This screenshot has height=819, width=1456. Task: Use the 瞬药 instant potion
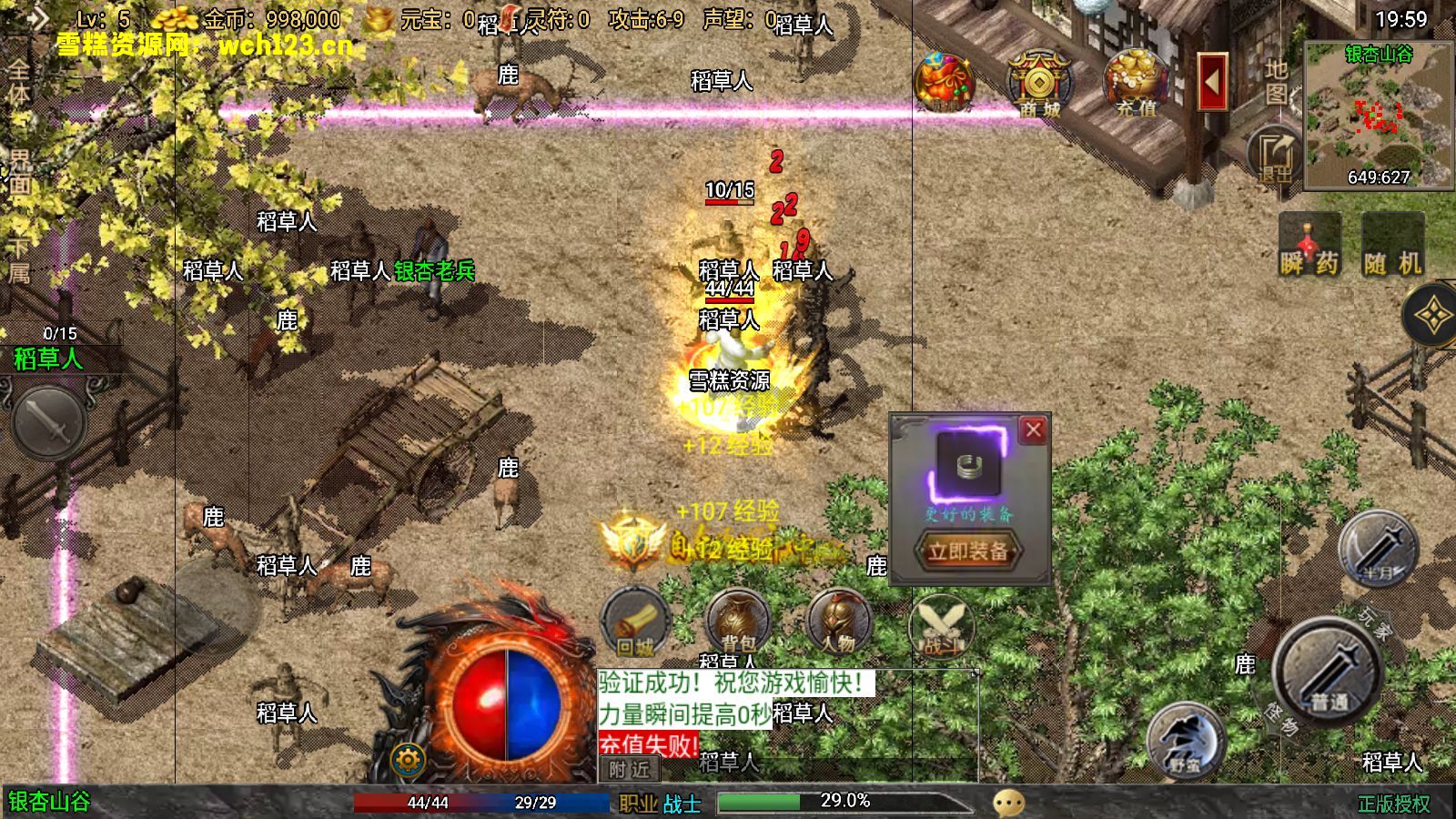[1309, 246]
